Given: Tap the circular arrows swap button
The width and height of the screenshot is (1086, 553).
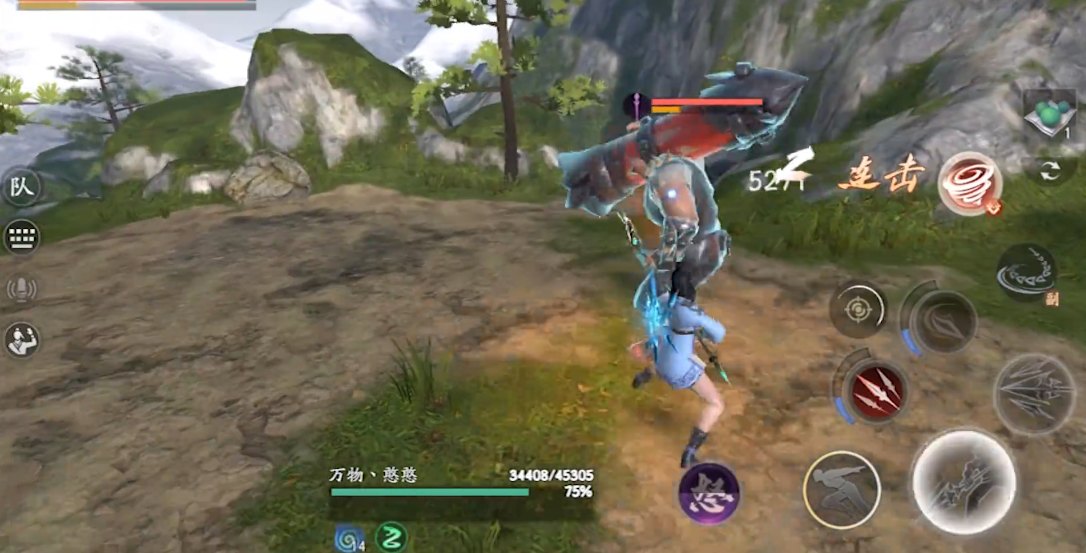Looking at the screenshot, I should [x=1049, y=170].
